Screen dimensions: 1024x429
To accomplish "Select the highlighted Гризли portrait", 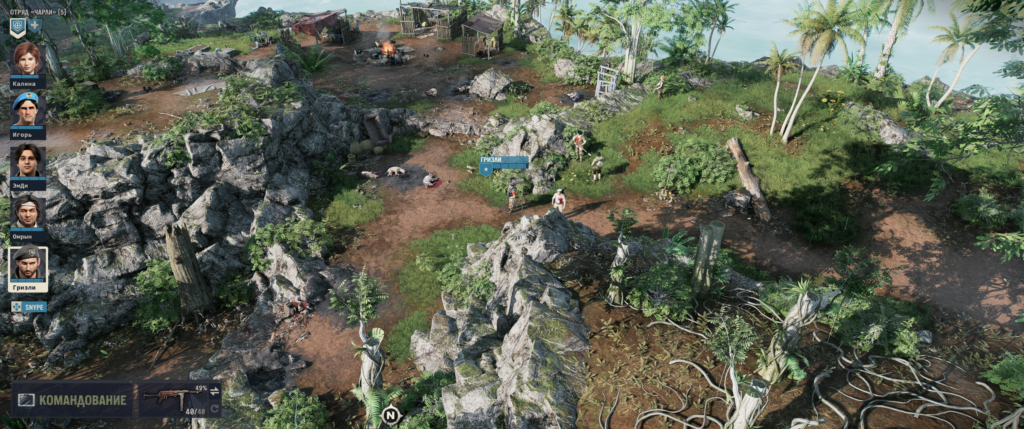I will (28, 265).
